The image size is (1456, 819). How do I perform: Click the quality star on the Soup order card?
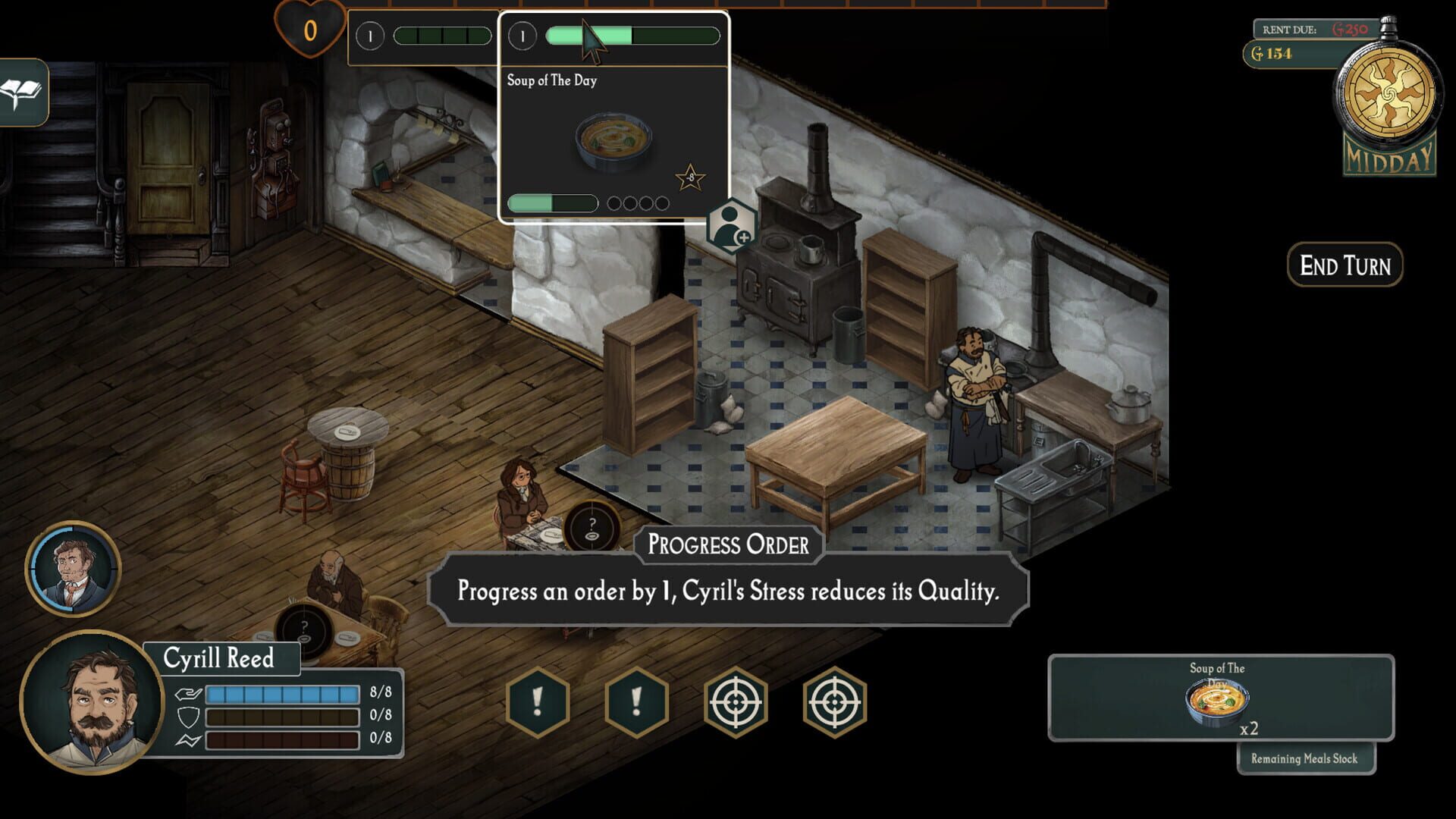pos(691,177)
